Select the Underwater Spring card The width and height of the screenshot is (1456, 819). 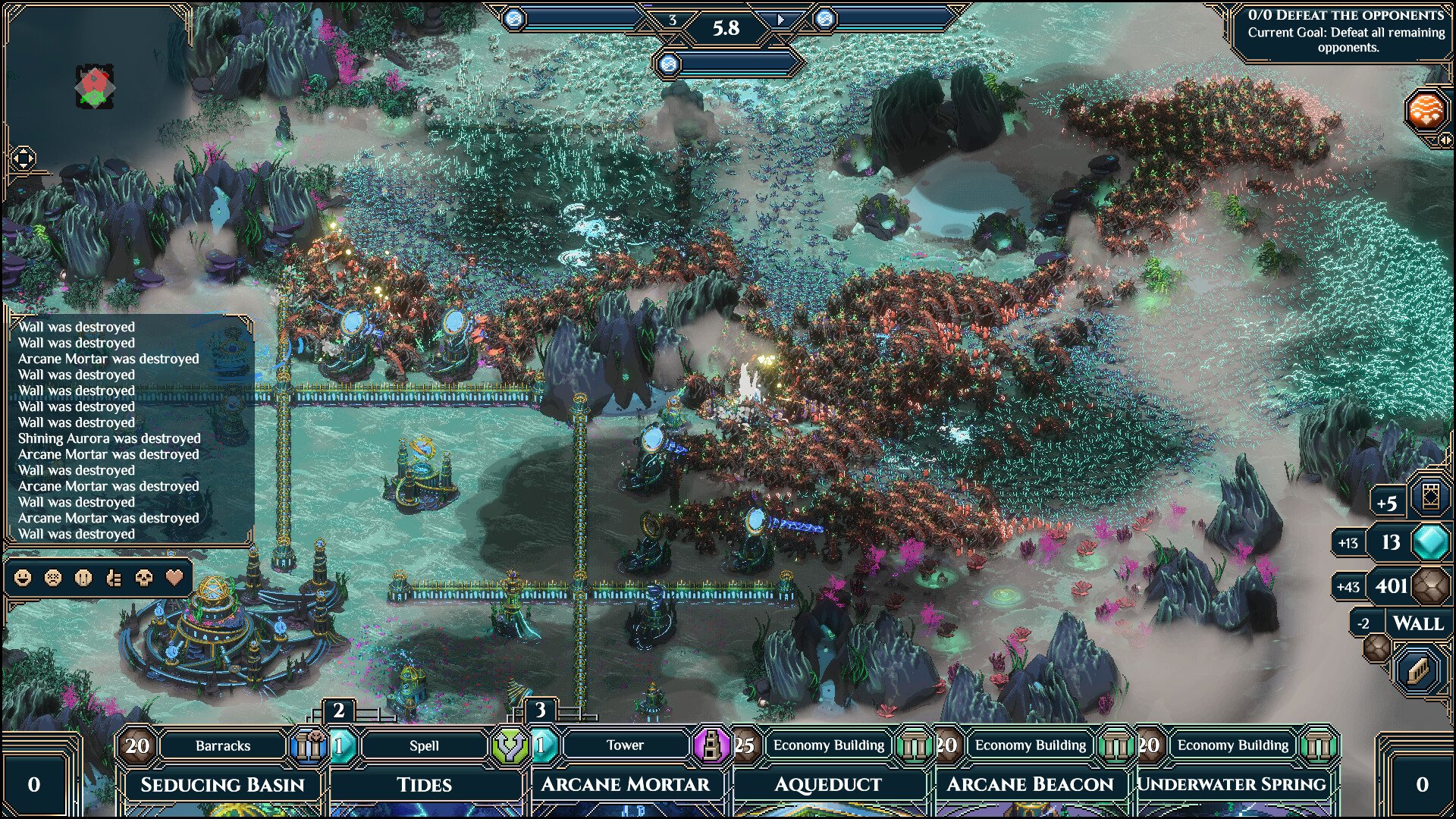(x=1232, y=783)
